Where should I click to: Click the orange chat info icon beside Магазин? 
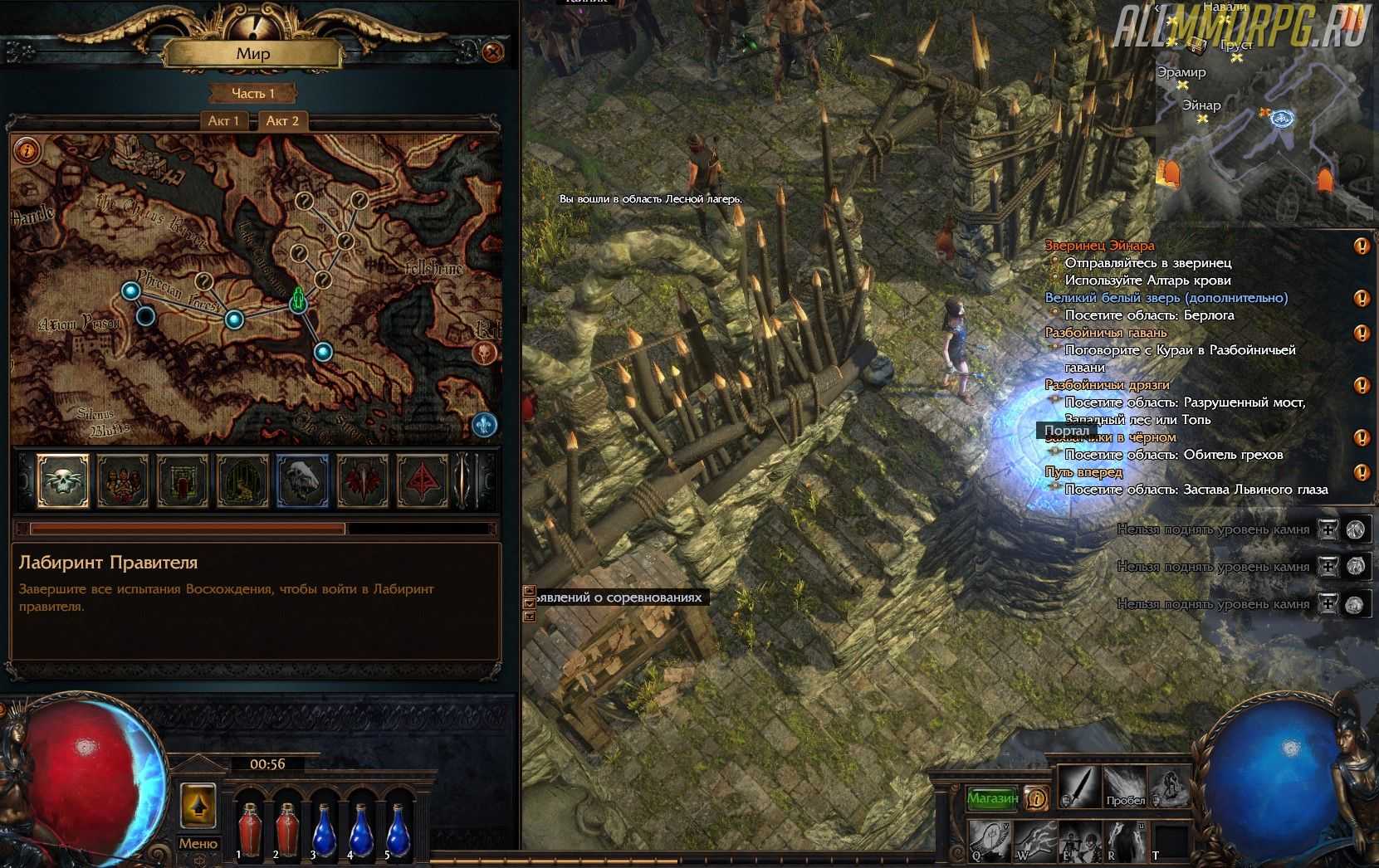click(1036, 798)
